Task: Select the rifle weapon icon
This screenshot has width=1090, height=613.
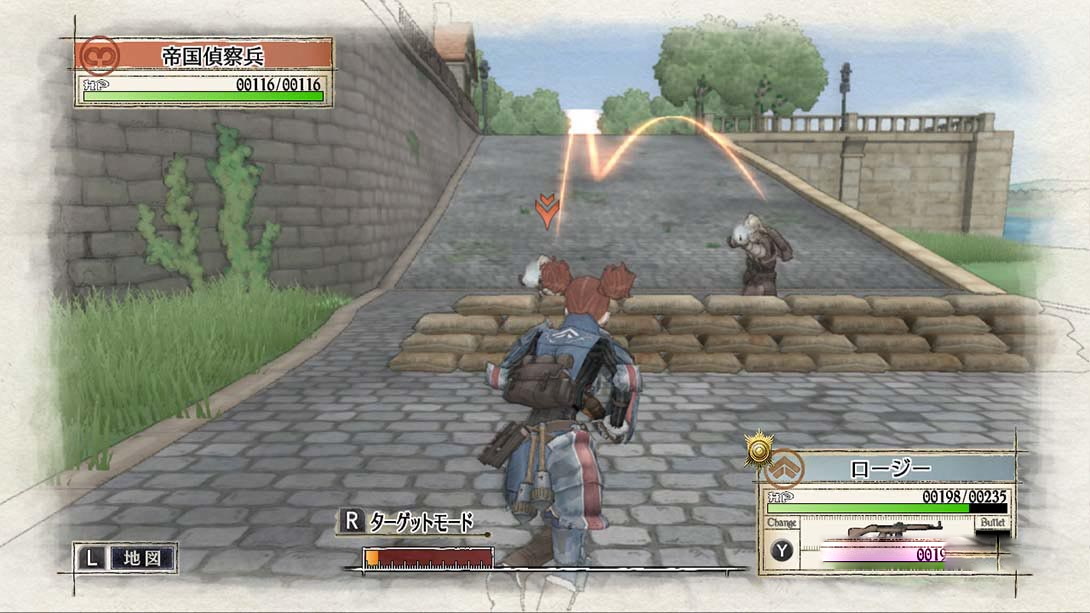Action: click(x=880, y=529)
